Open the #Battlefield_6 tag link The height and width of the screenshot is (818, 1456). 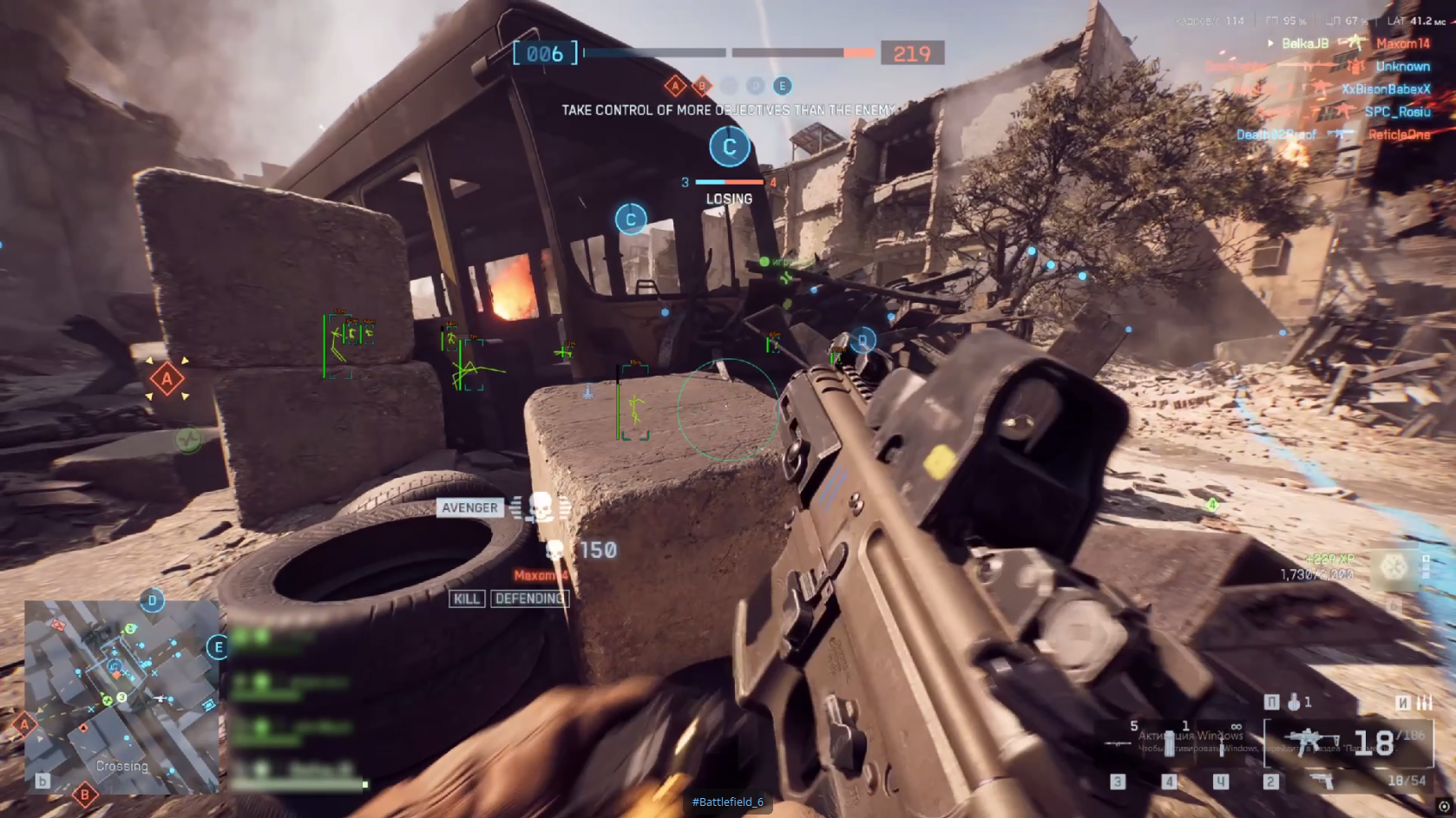[727, 802]
